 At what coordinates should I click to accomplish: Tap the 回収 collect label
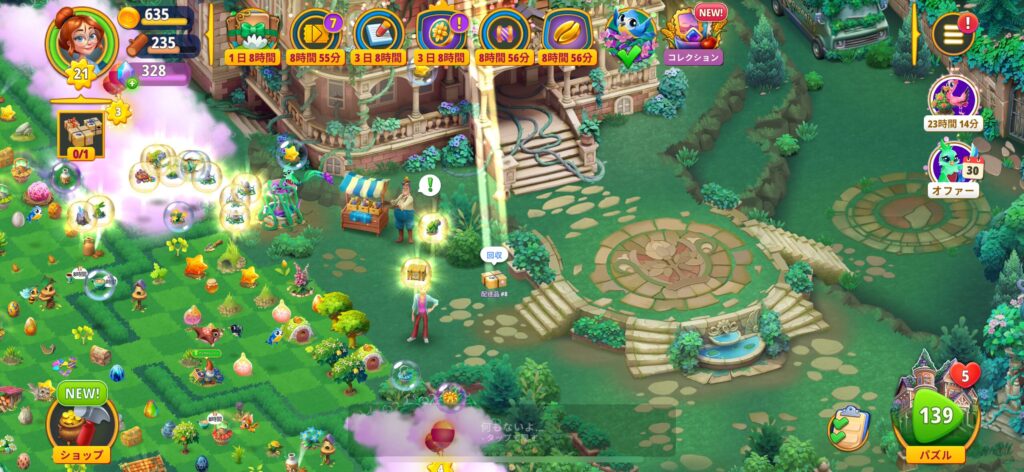[493, 256]
